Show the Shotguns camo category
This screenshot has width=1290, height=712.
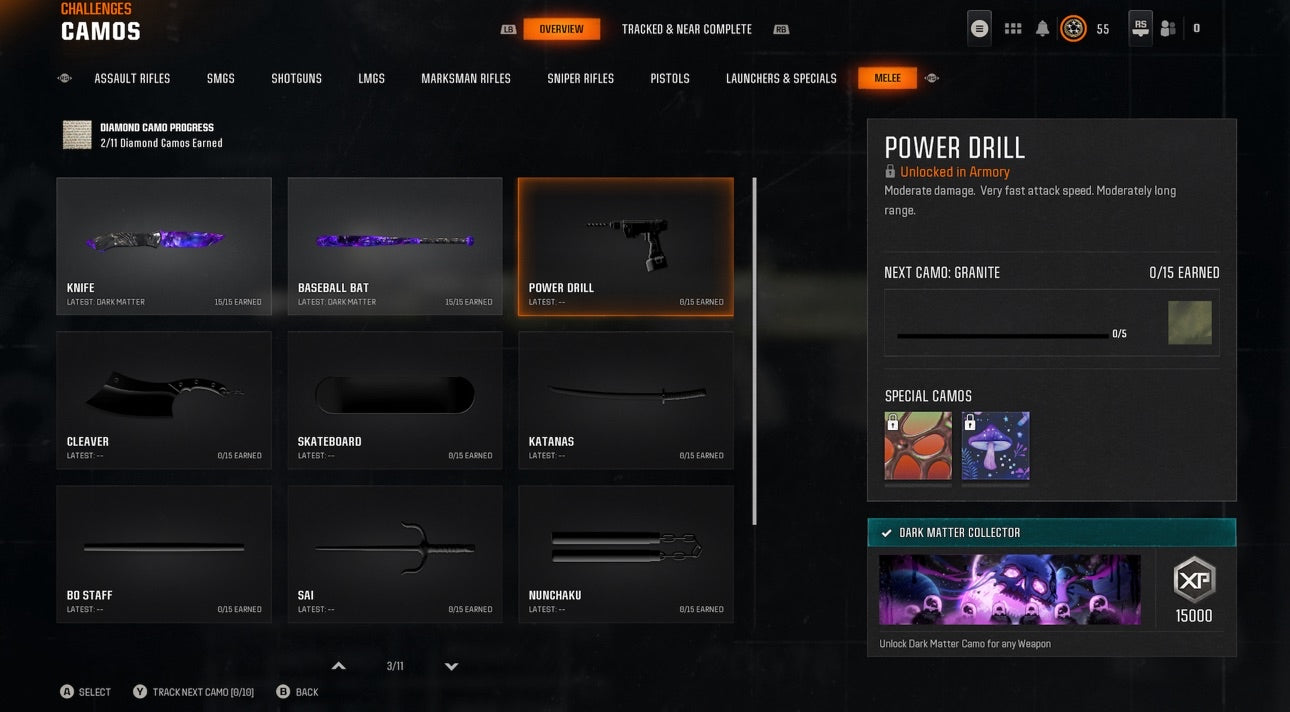(x=296, y=78)
